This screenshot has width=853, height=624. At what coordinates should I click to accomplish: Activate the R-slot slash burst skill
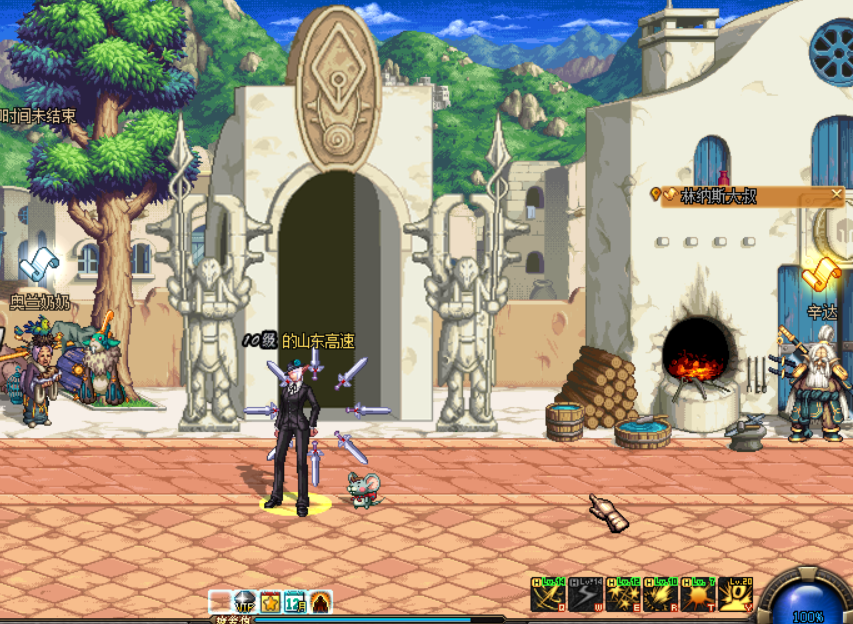click(661, 595)
